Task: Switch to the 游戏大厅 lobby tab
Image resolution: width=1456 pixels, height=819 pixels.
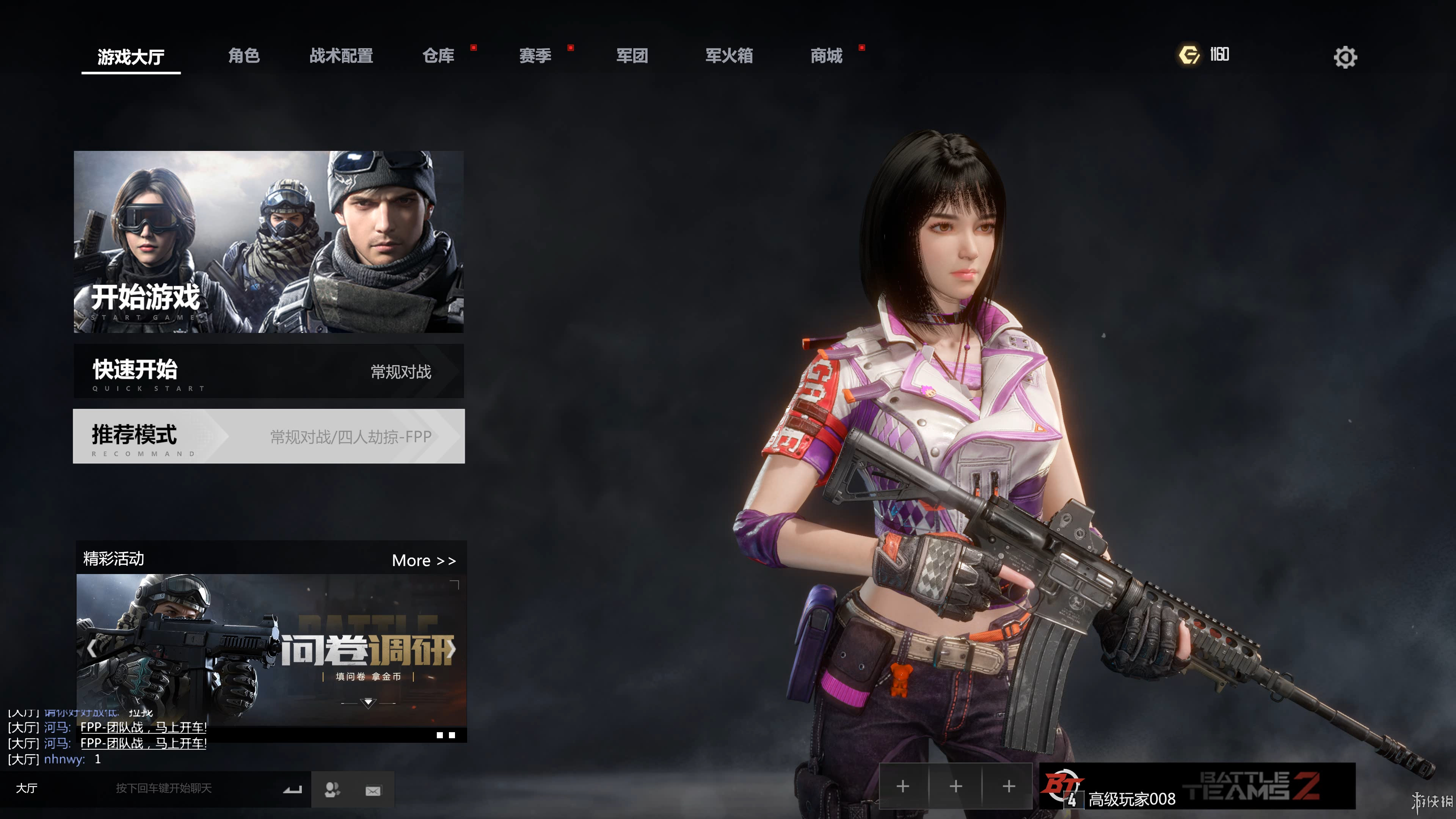Action: coord(130,56)
